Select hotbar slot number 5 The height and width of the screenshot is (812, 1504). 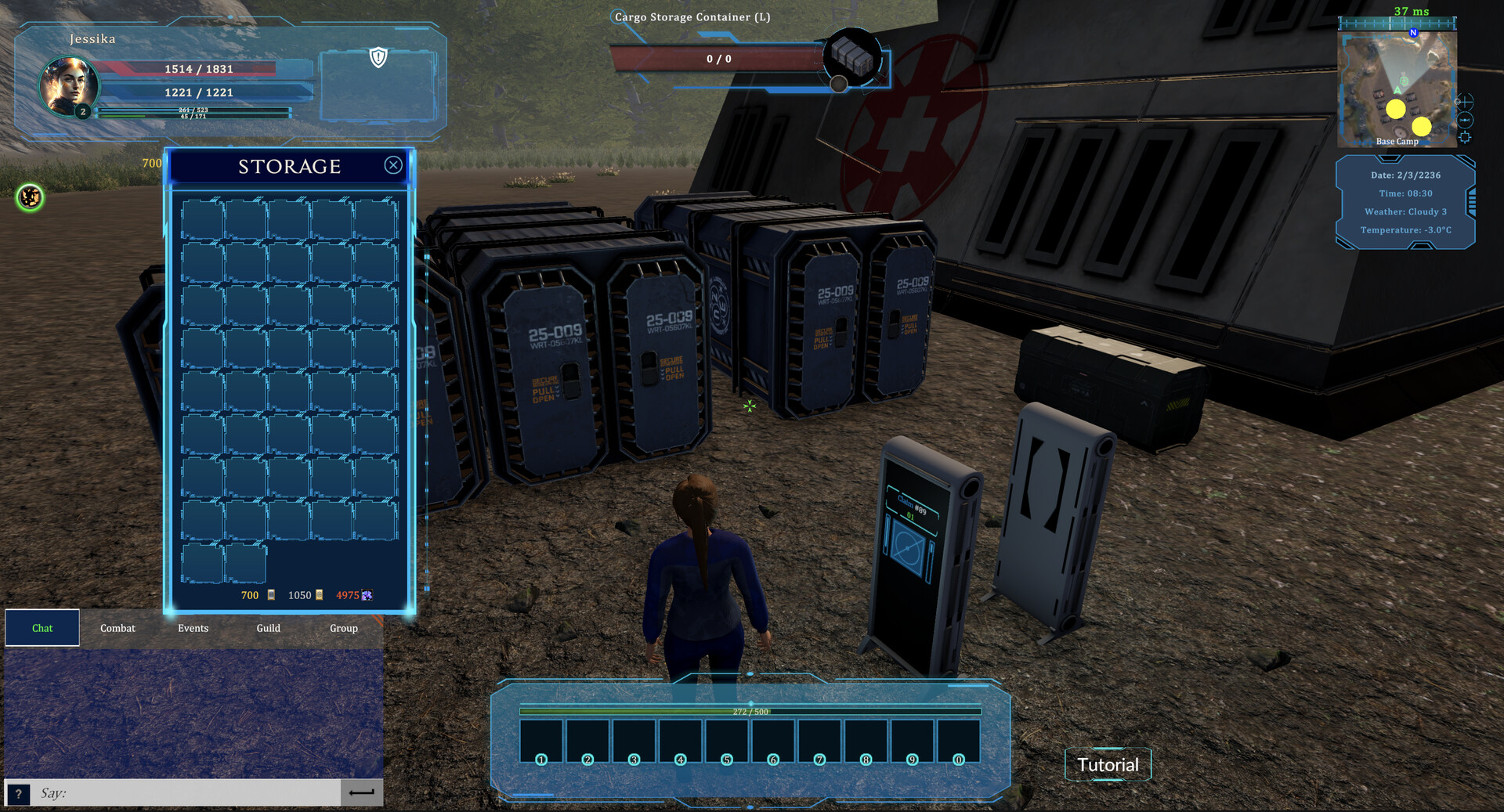tap(725, 739)
